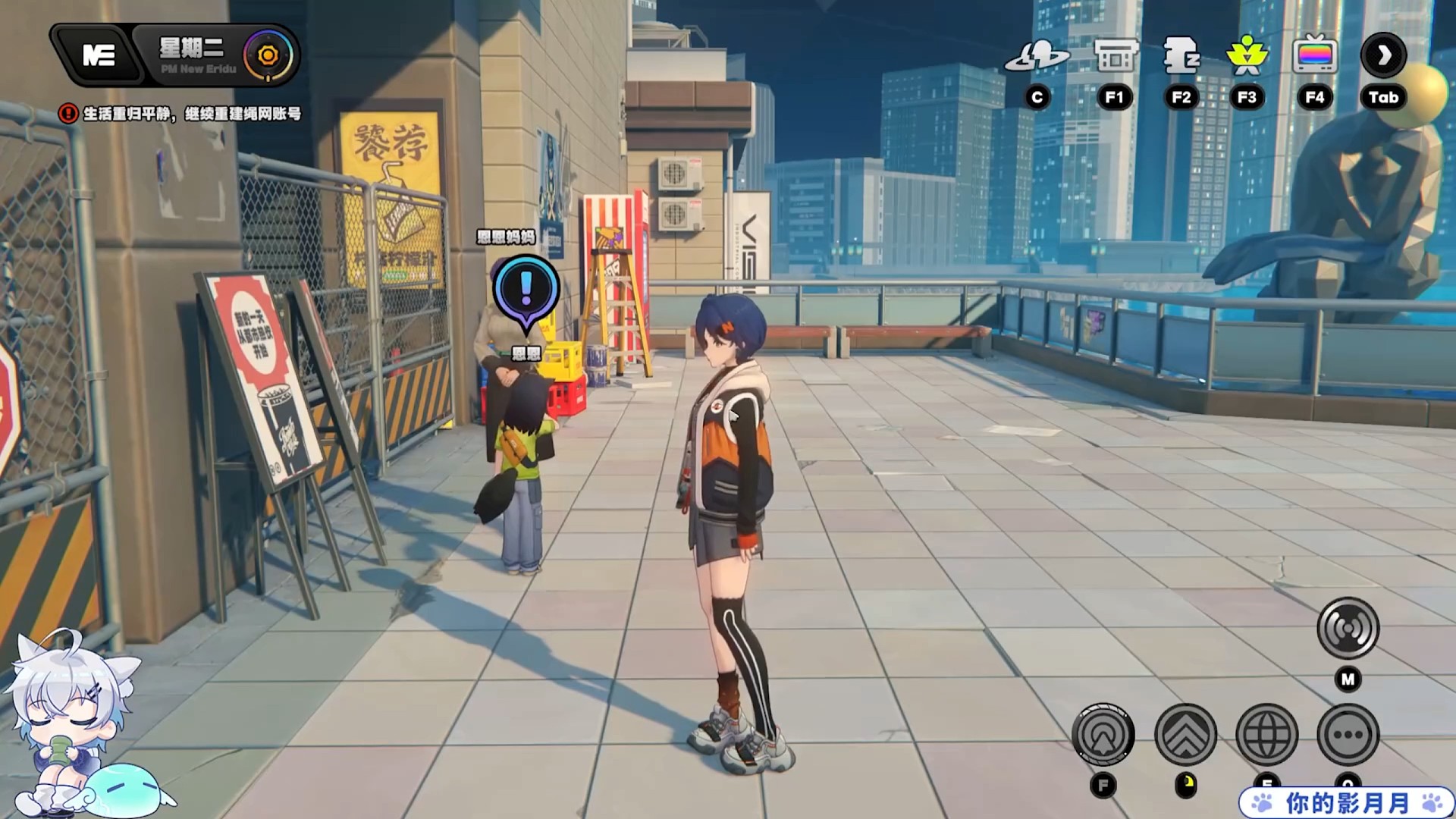Open the three-dots more options button
1456x819 pixels.
pos(1348,734)
